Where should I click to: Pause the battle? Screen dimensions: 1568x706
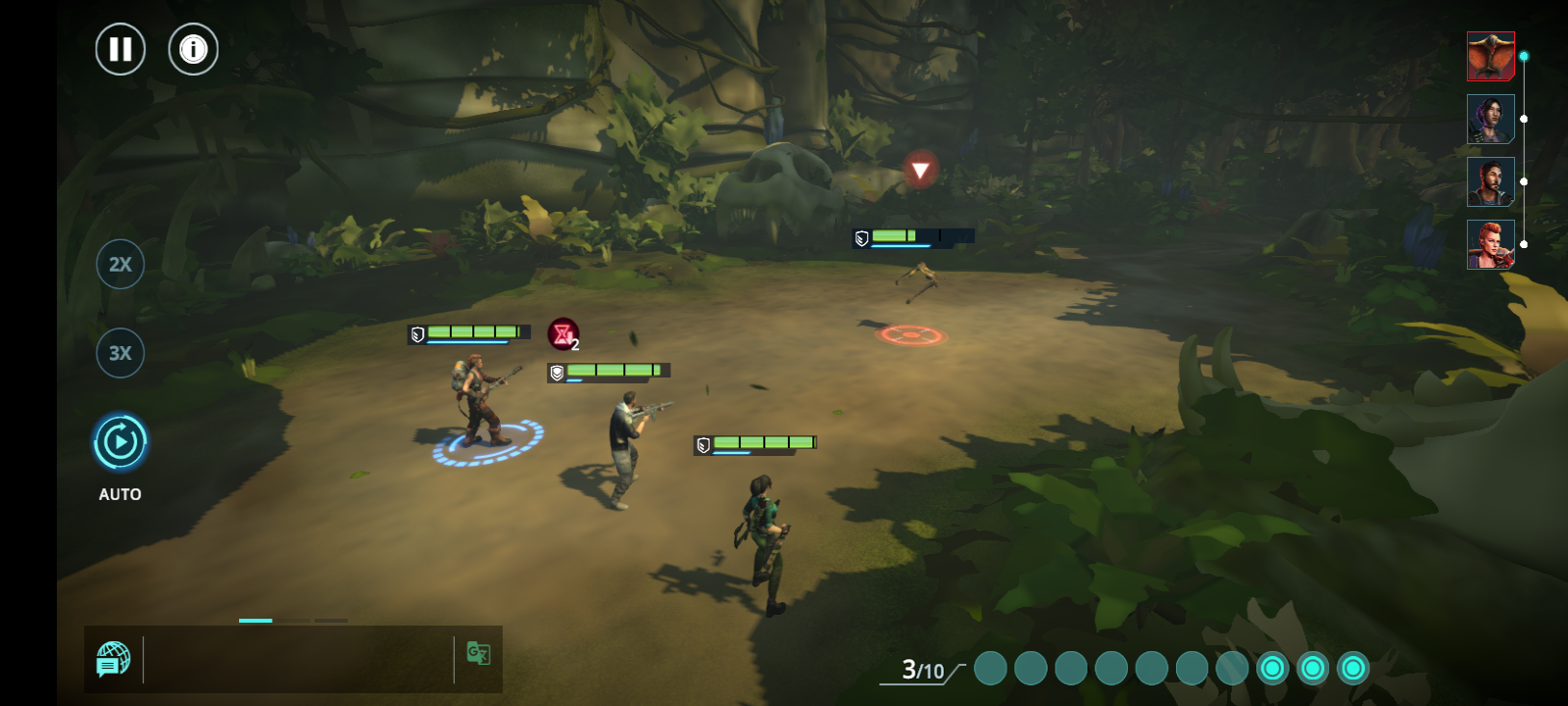(121, 49)
